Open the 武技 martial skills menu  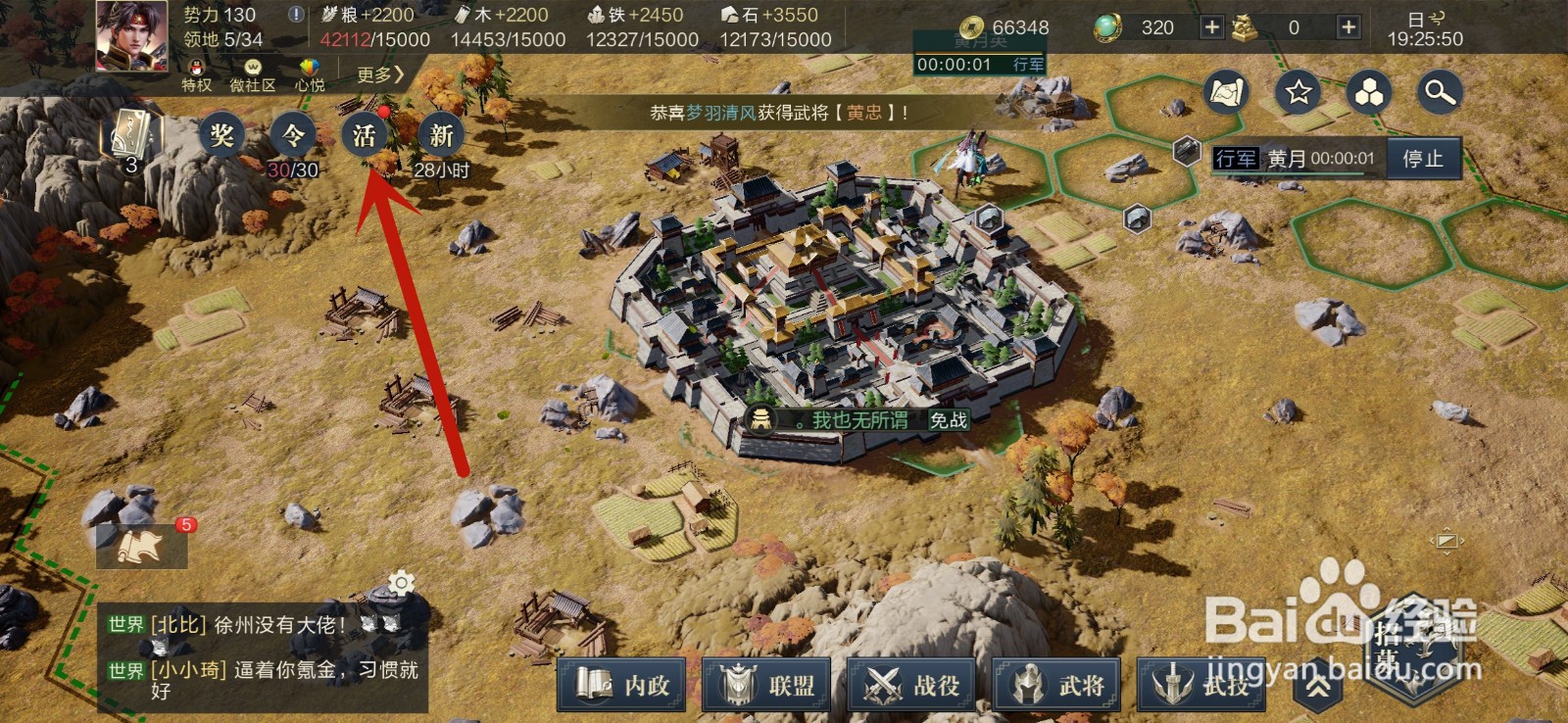point(1201,685)
